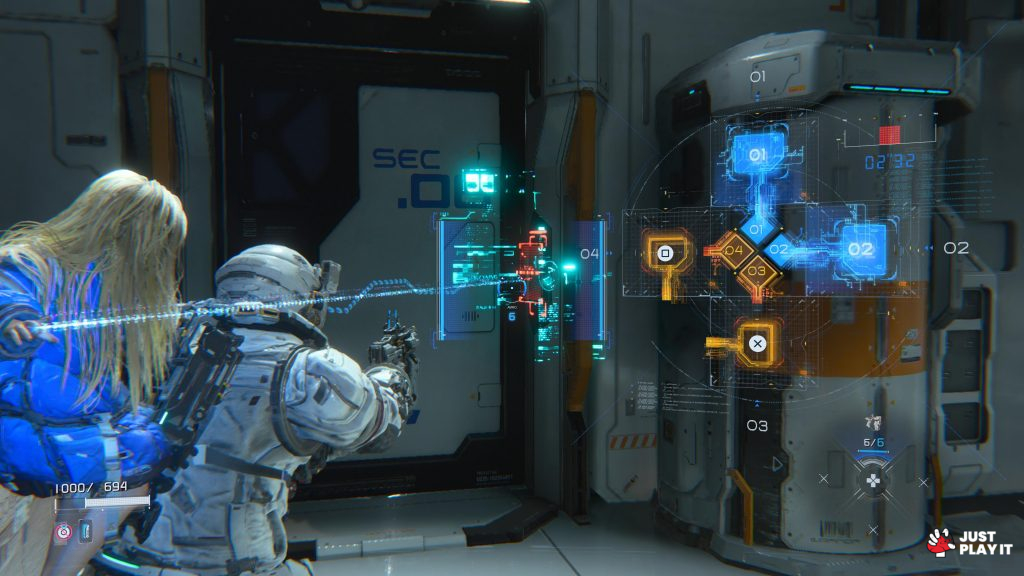Pick the orange 03 diamond tile
Viewport: 1024px width, 576px height.
pyautogui.click(x=757, y=270)
